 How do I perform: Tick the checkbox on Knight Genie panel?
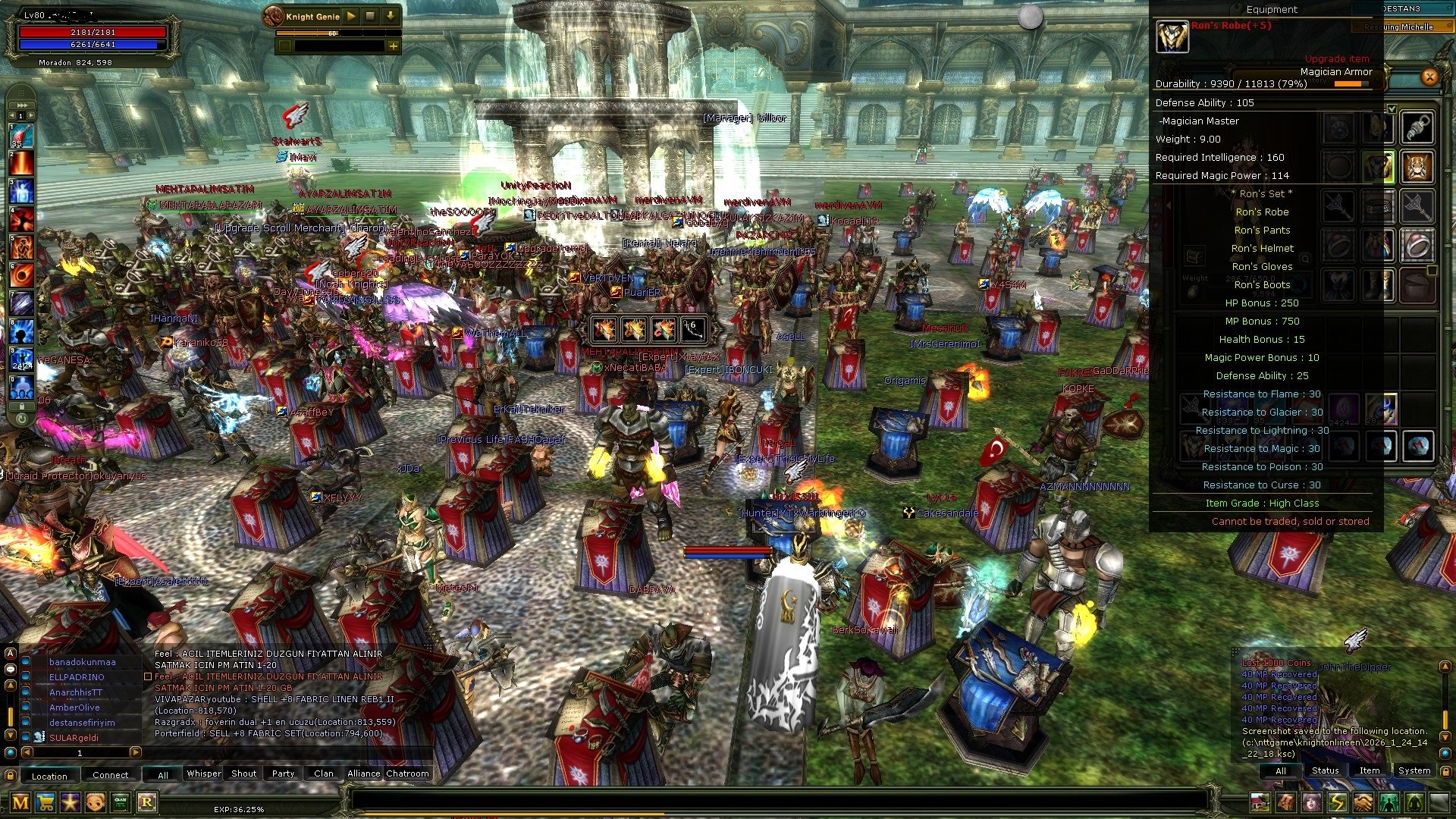tap(285, 47)
